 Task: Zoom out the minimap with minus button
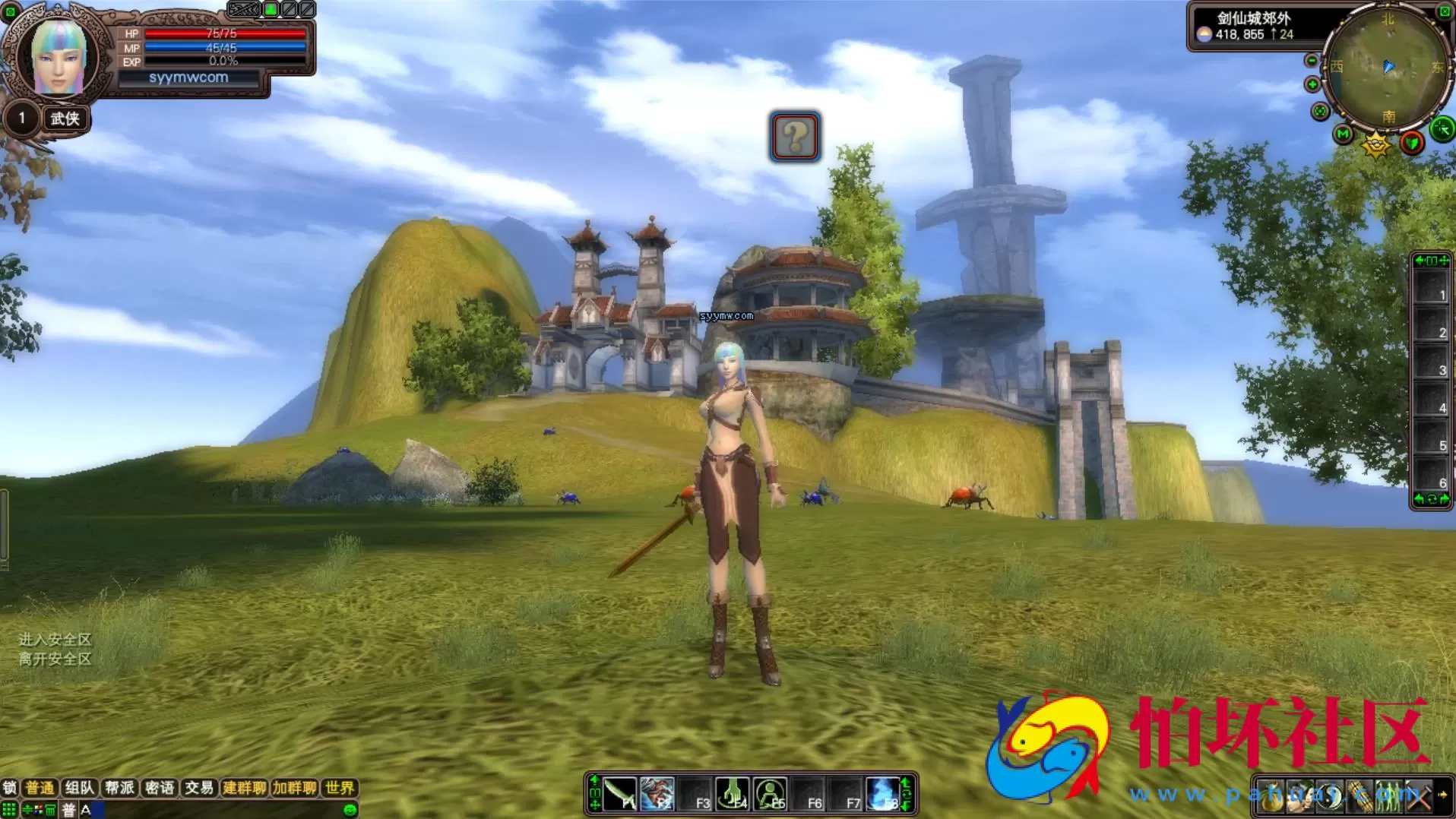1312,61
